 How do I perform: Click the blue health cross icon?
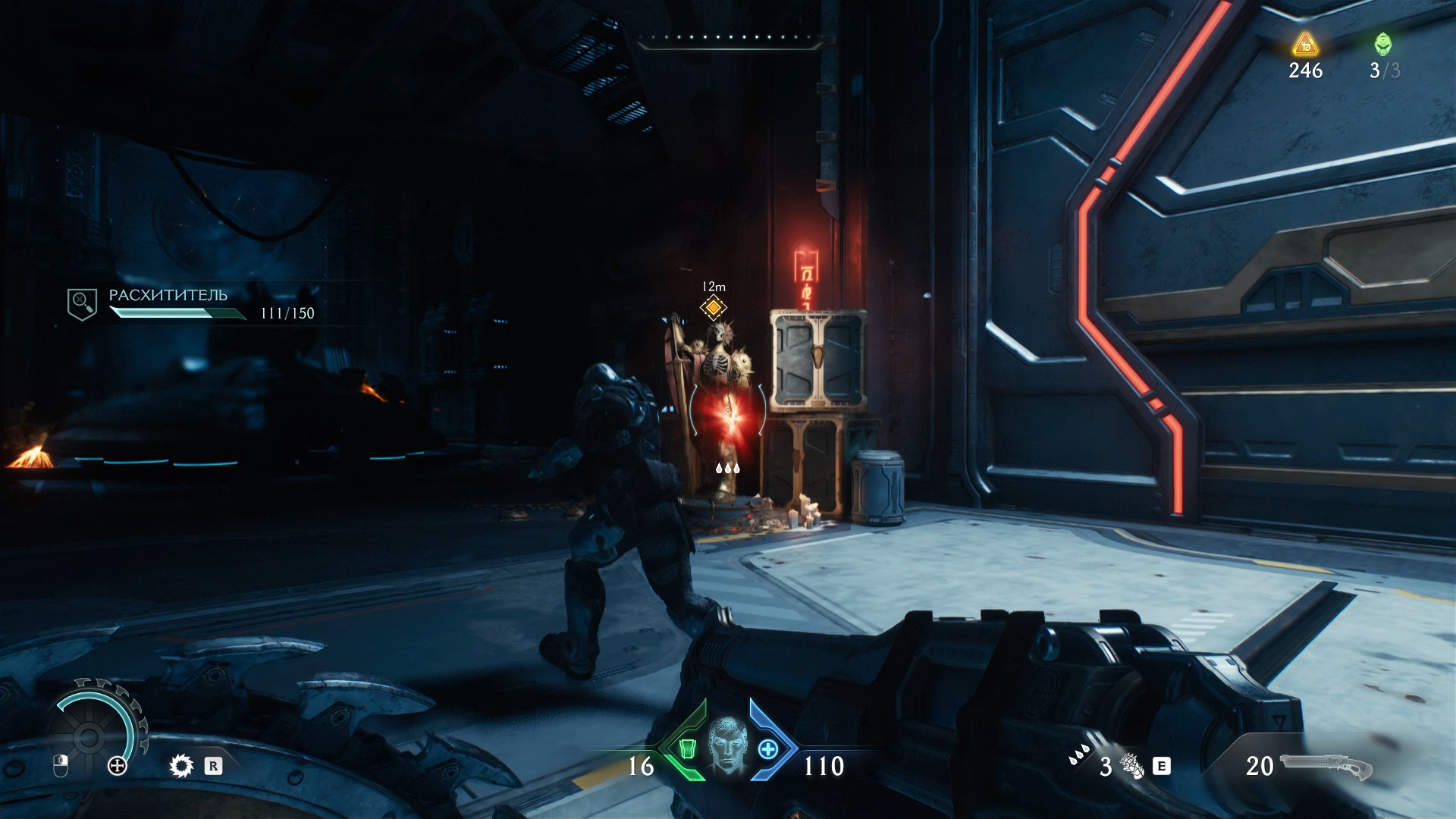click(x=767, y=749)
